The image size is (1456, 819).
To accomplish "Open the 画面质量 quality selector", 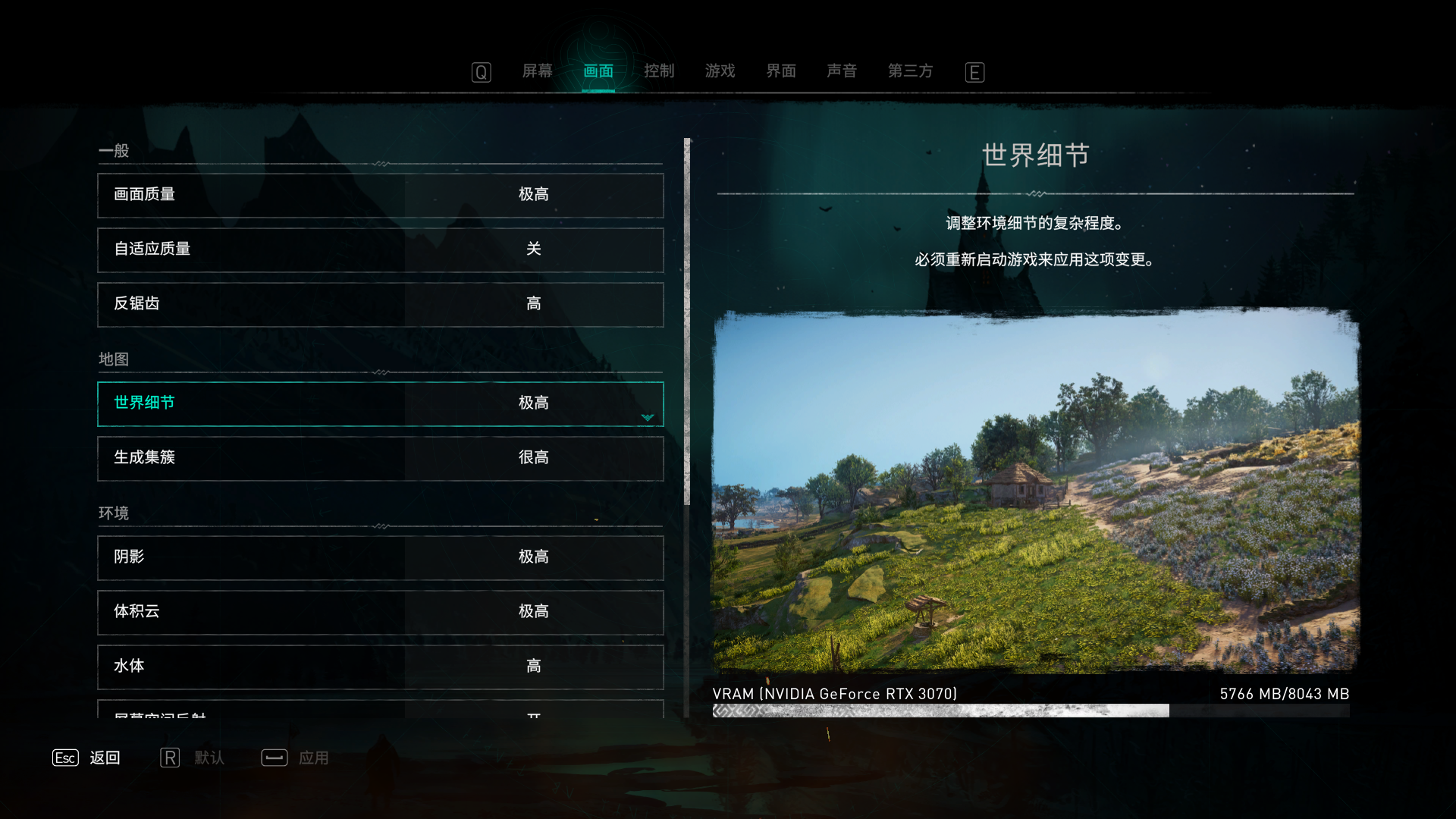I will click(379, 195).
